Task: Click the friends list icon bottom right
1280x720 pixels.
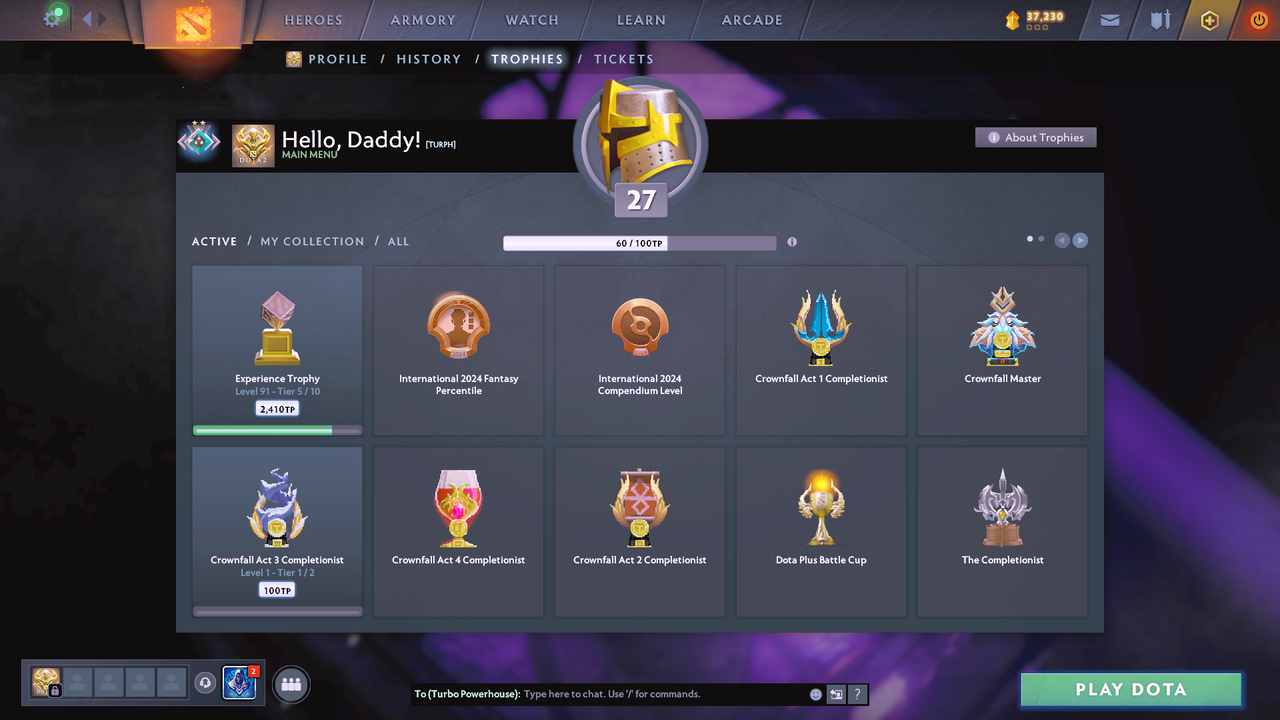Action: (x=290, y=683)
